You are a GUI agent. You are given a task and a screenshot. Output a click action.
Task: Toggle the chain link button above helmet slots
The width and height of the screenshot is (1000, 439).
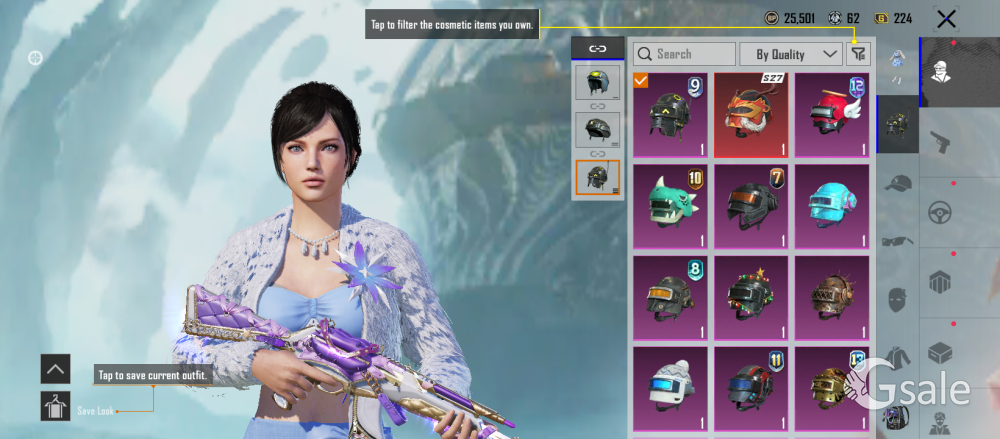pyautogui.click(x=597, y=48)
